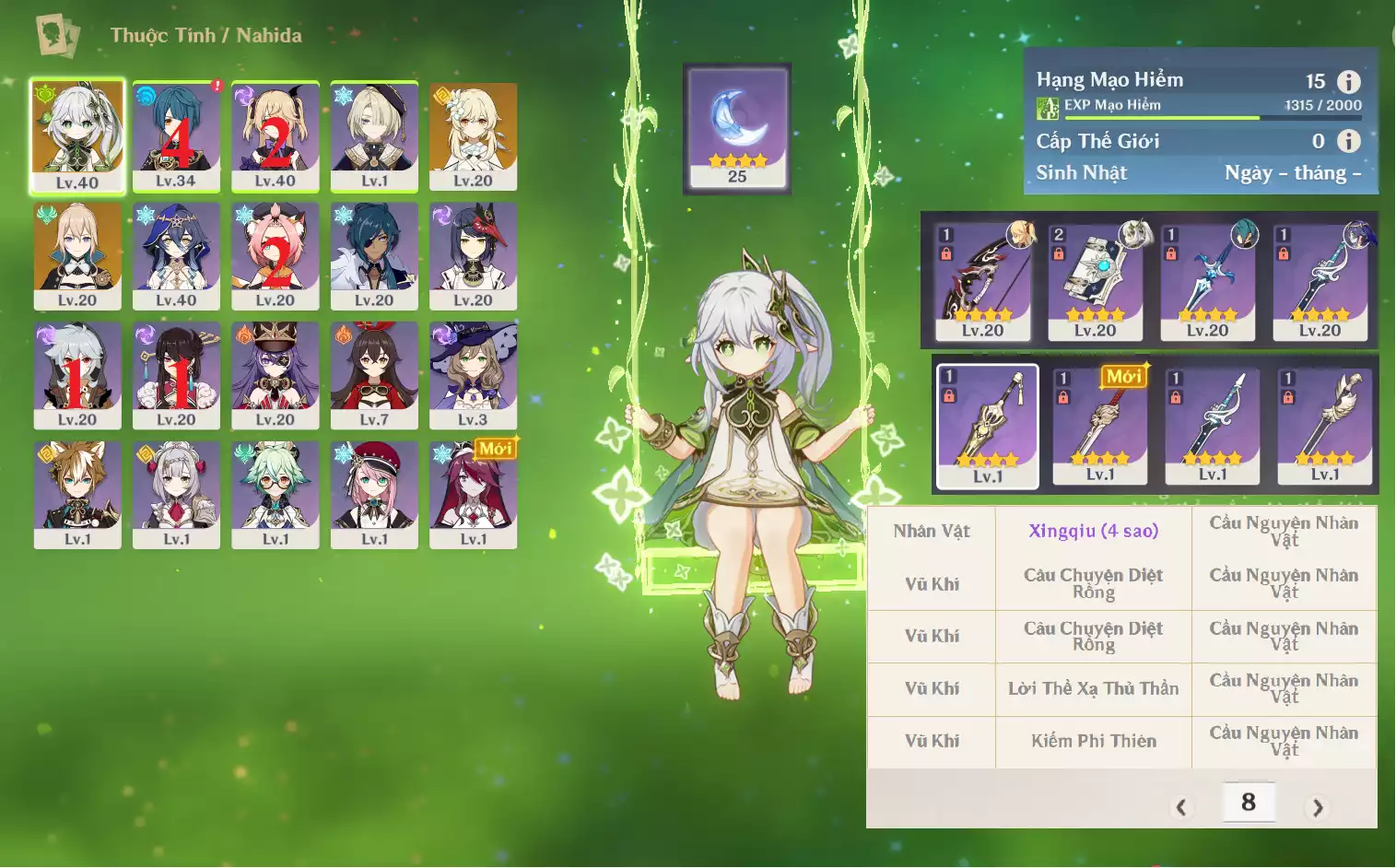This screenshot has width=1396, height=868.
Task: Open Lisa's Lv.3 character card
Action: point(473,374)
